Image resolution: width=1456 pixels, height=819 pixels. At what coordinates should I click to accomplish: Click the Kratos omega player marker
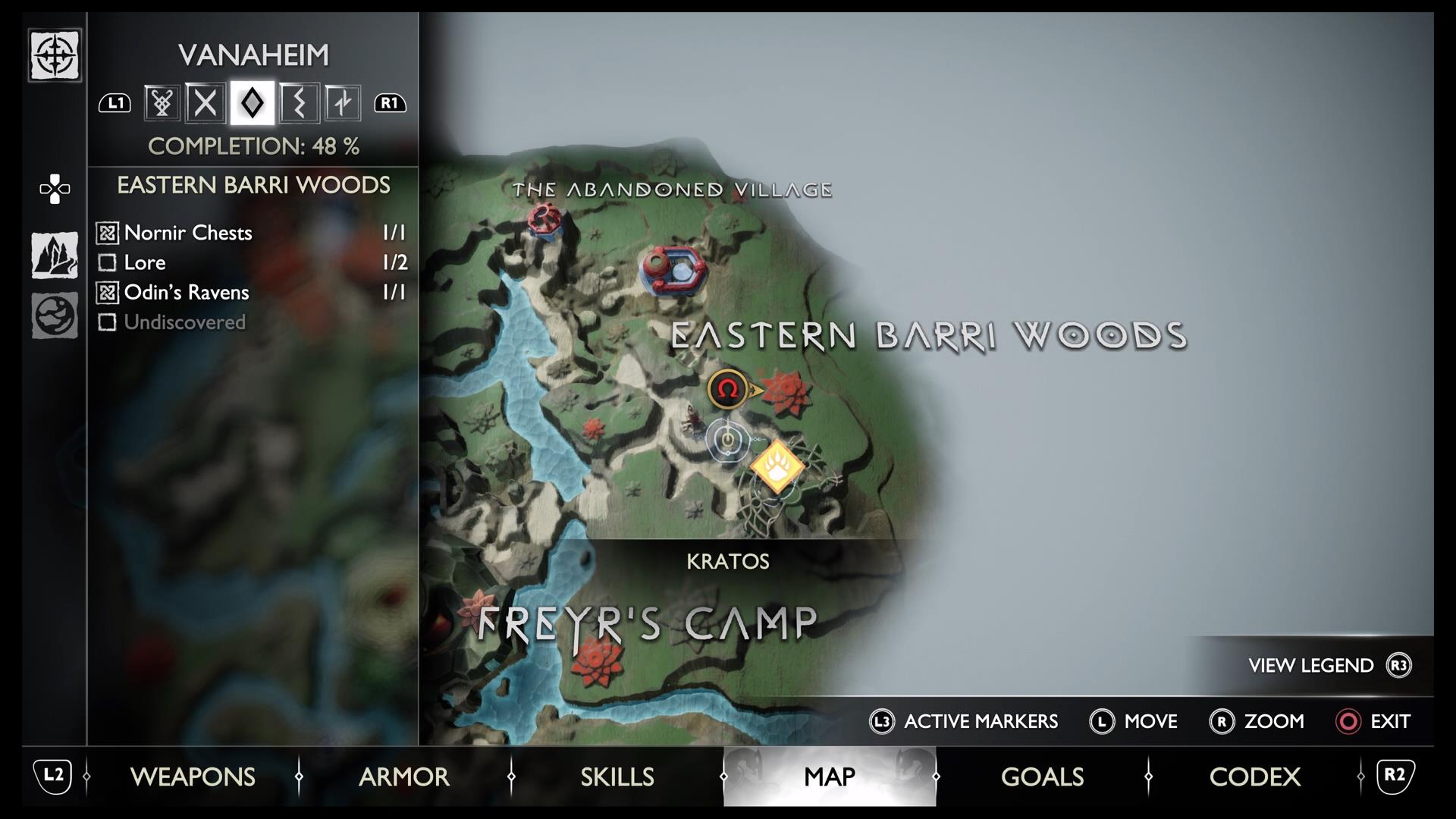click(x=727, y=389)
